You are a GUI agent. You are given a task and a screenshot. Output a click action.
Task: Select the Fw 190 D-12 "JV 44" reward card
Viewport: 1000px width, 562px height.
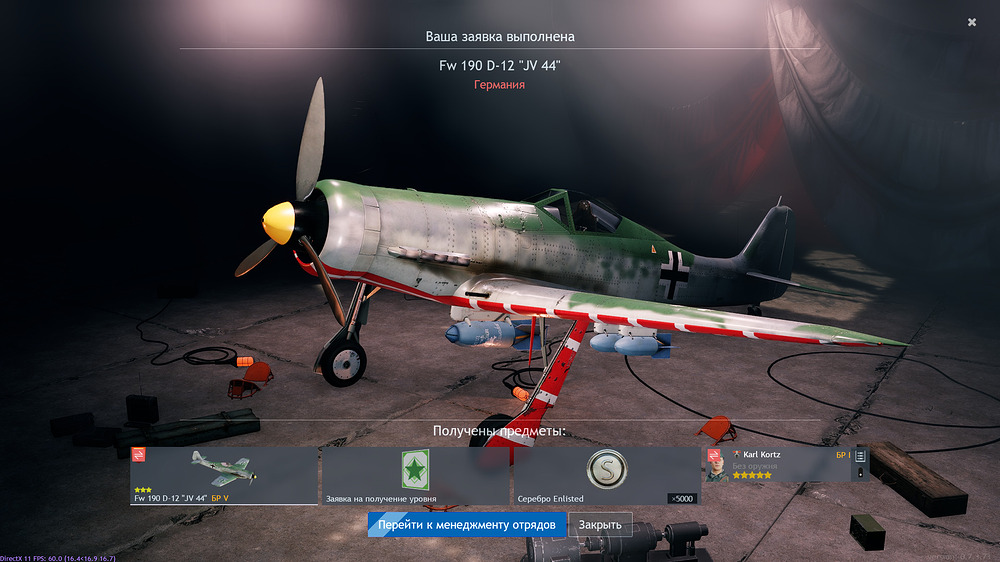coord(223,476)
